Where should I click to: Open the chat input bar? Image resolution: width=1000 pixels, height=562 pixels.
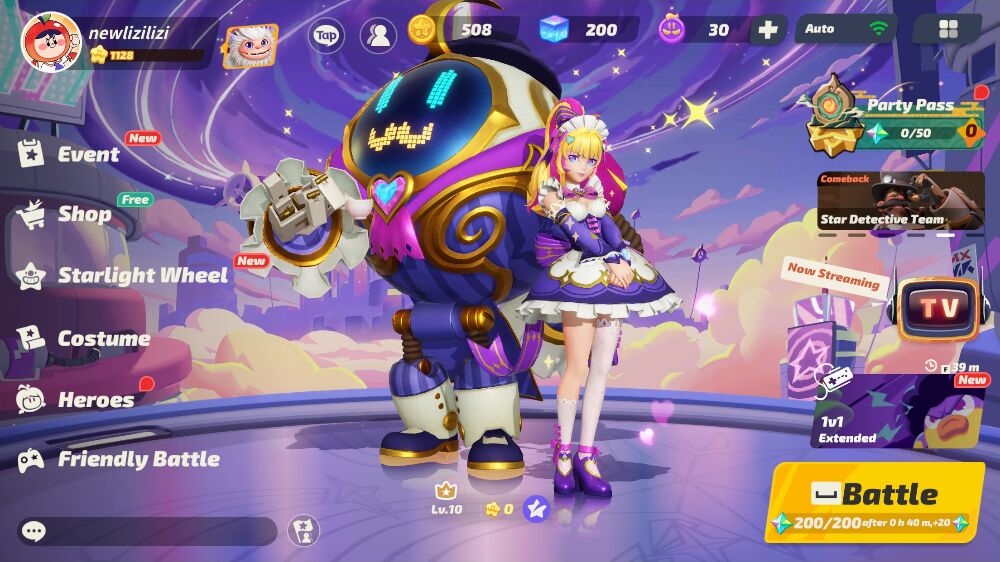[x=148, y=531]
